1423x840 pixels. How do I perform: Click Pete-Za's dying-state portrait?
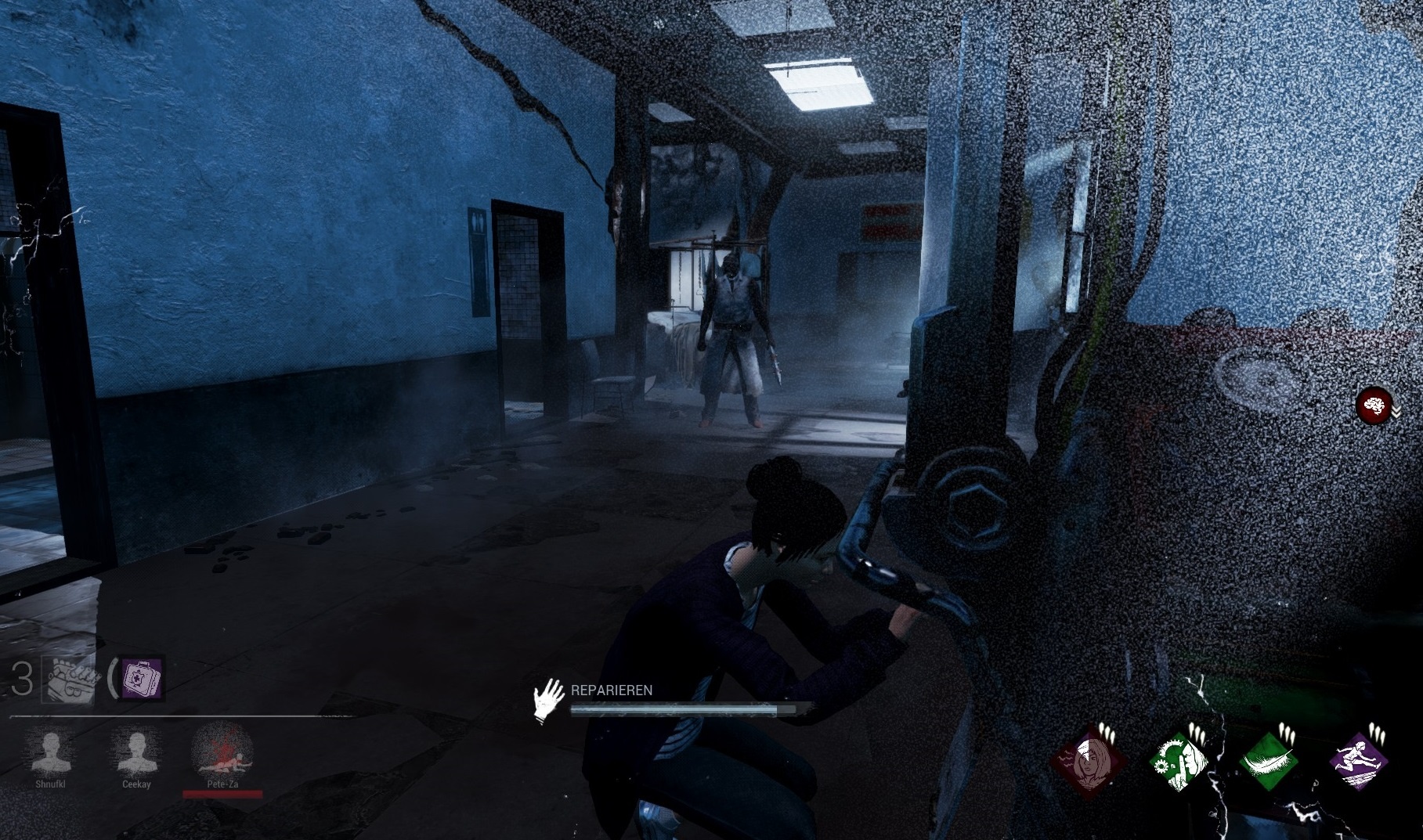[x=223, y=763]
